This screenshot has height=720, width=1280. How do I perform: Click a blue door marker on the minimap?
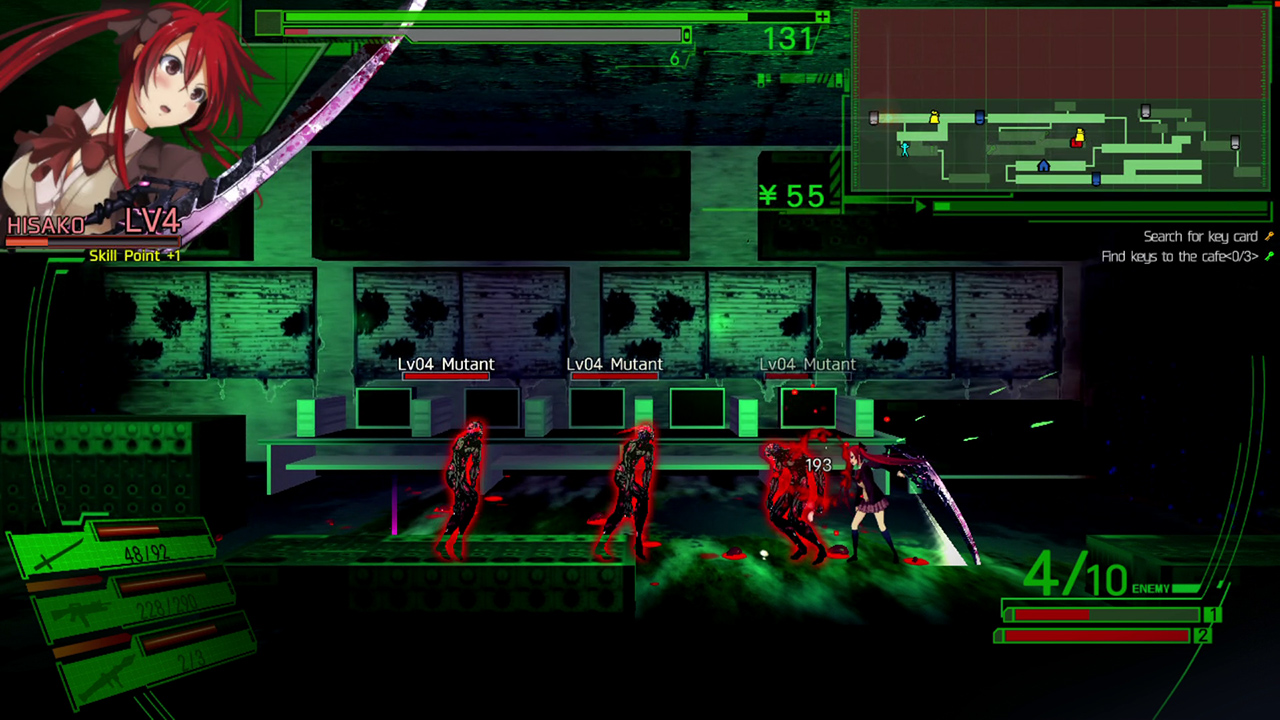coord(979,118)
